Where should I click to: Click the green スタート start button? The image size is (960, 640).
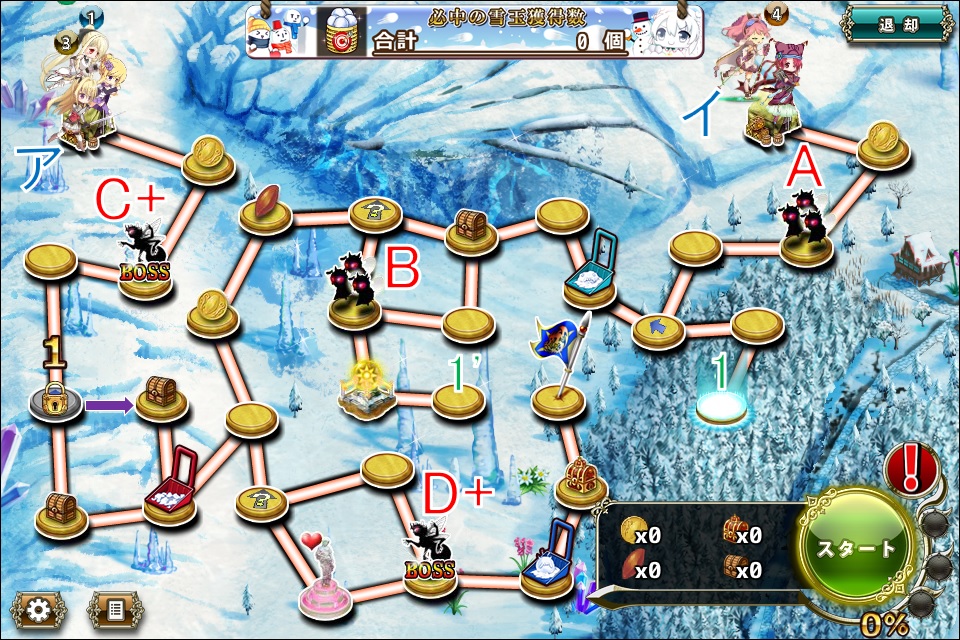(x=856, y=548)
